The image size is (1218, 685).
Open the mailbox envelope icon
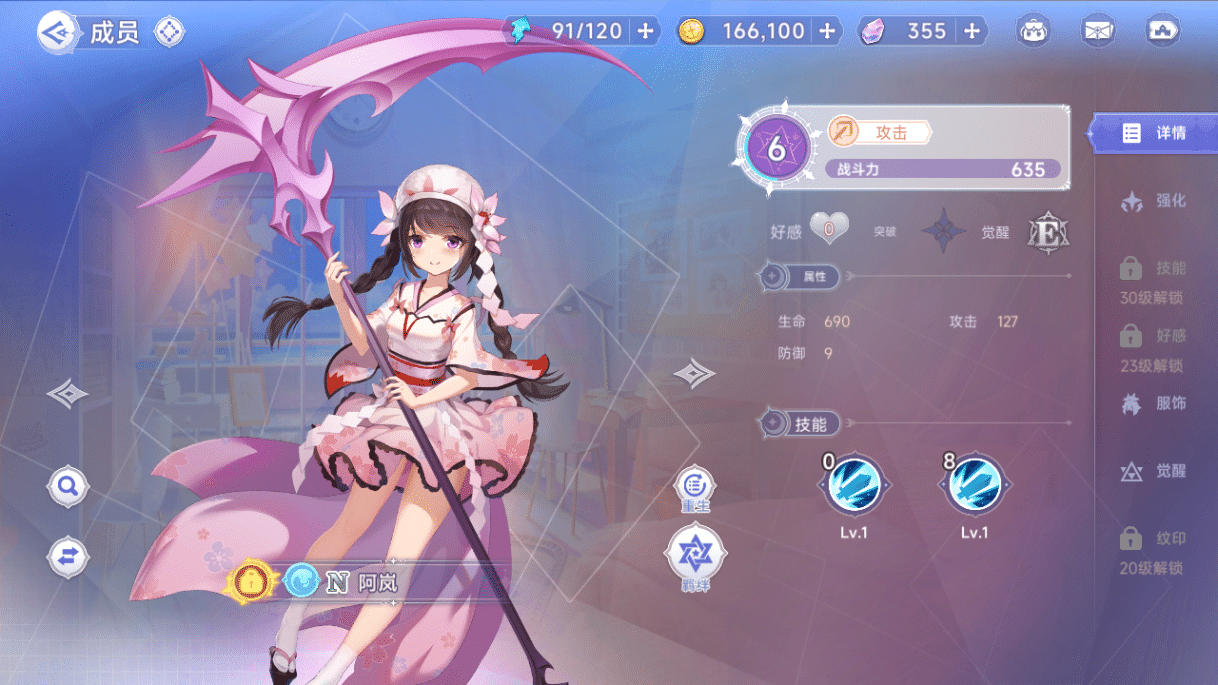1098,31
